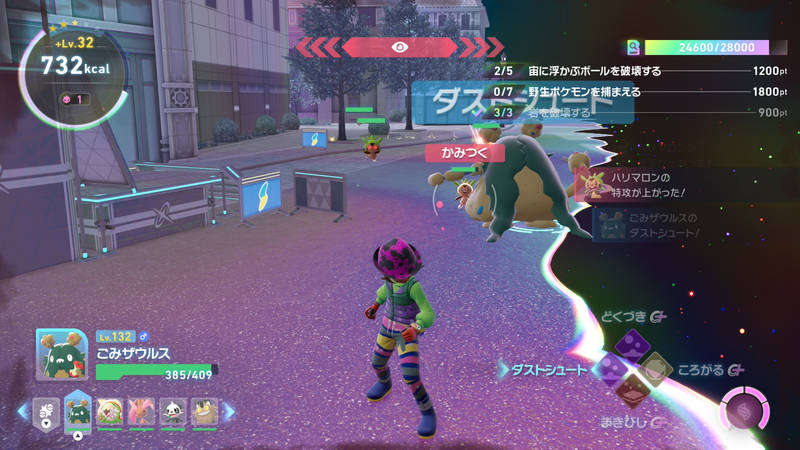This screenshot has height=450, width=800.
Task: Open the large こみザウルス portrait
Action: (x=63, y=354)
